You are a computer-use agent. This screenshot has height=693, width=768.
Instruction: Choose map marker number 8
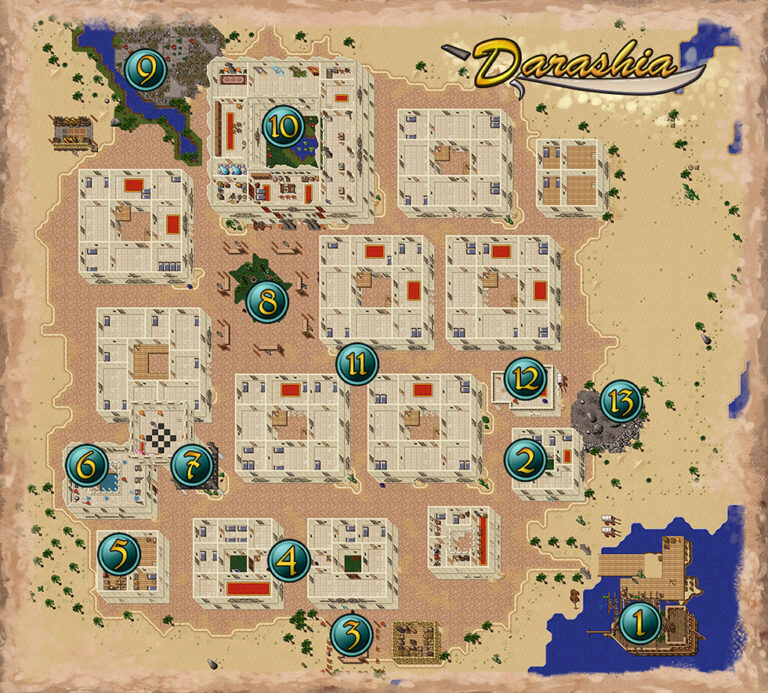click(267, 299)
